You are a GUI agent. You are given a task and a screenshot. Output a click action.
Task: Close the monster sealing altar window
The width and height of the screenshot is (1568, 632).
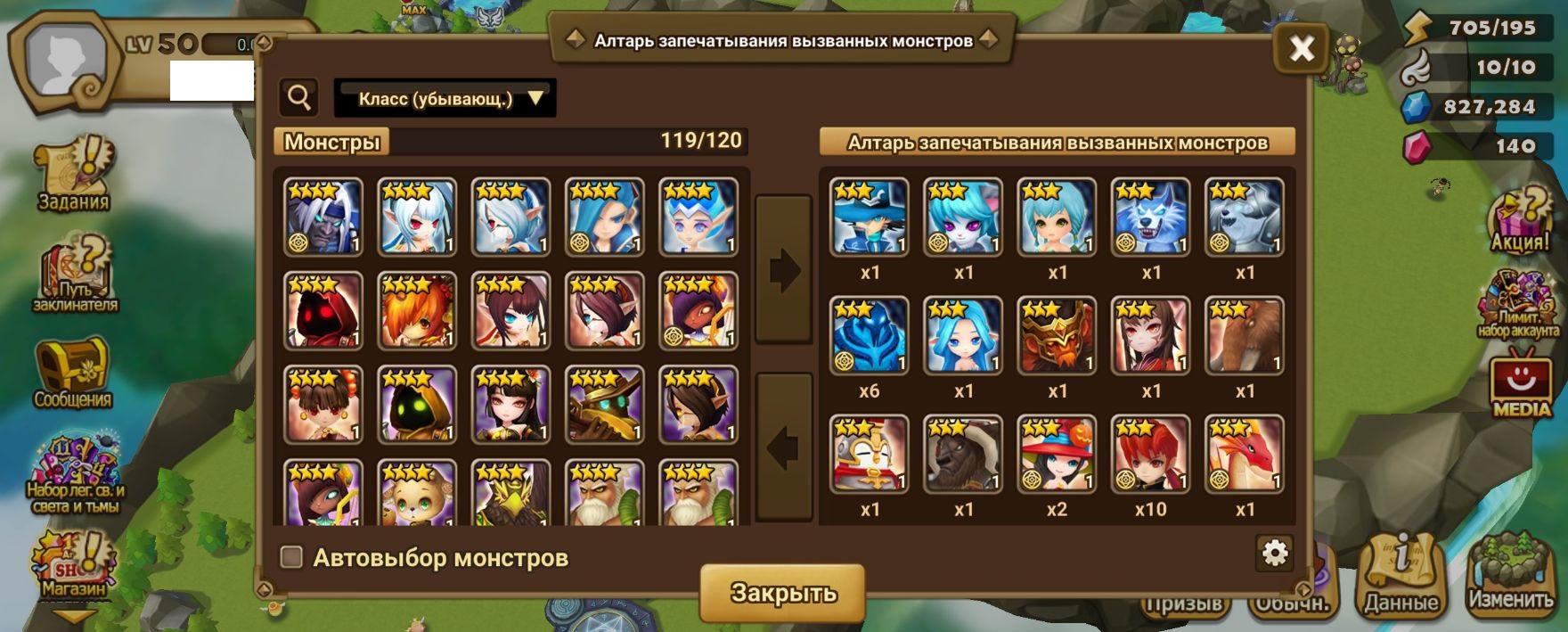1302,48
